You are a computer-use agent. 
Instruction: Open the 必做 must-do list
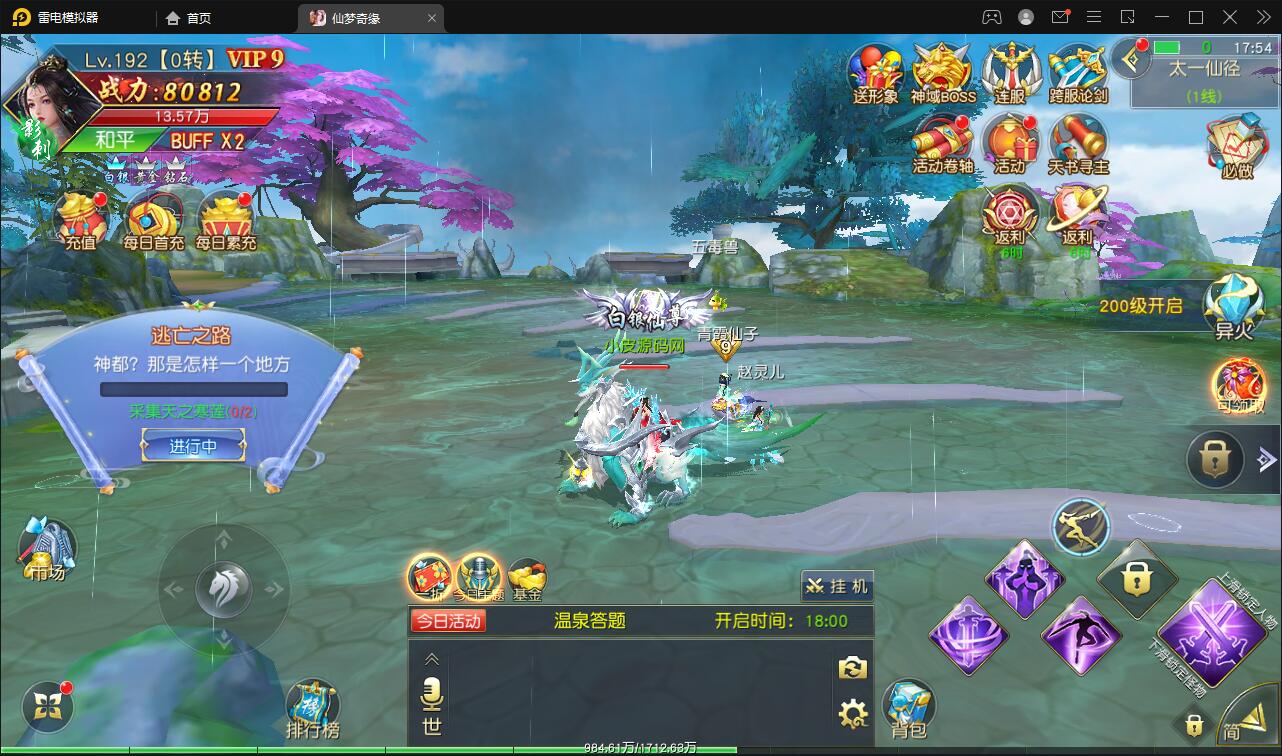[1237, 147]
